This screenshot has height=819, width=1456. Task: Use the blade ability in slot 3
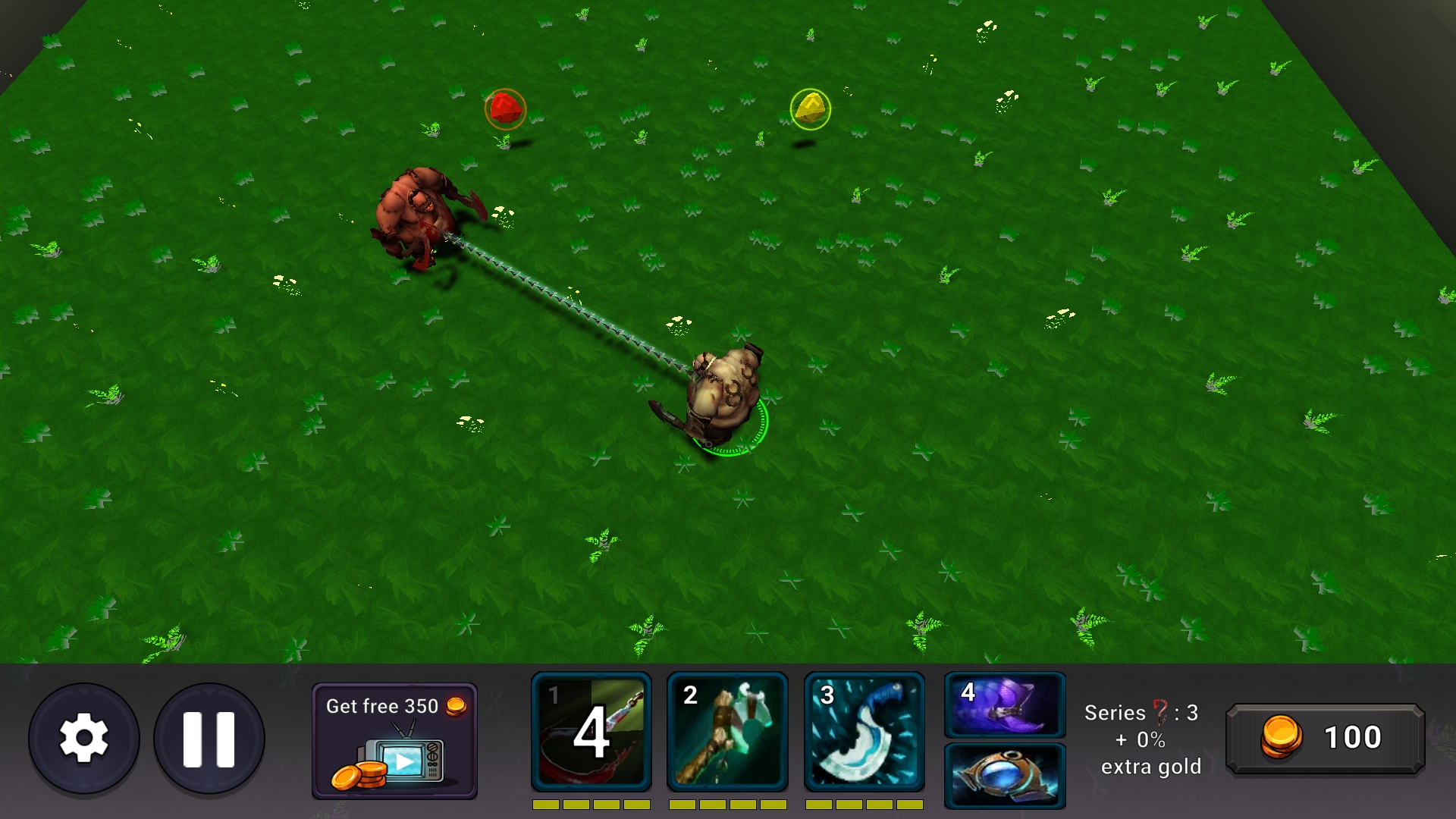(866, 730)
